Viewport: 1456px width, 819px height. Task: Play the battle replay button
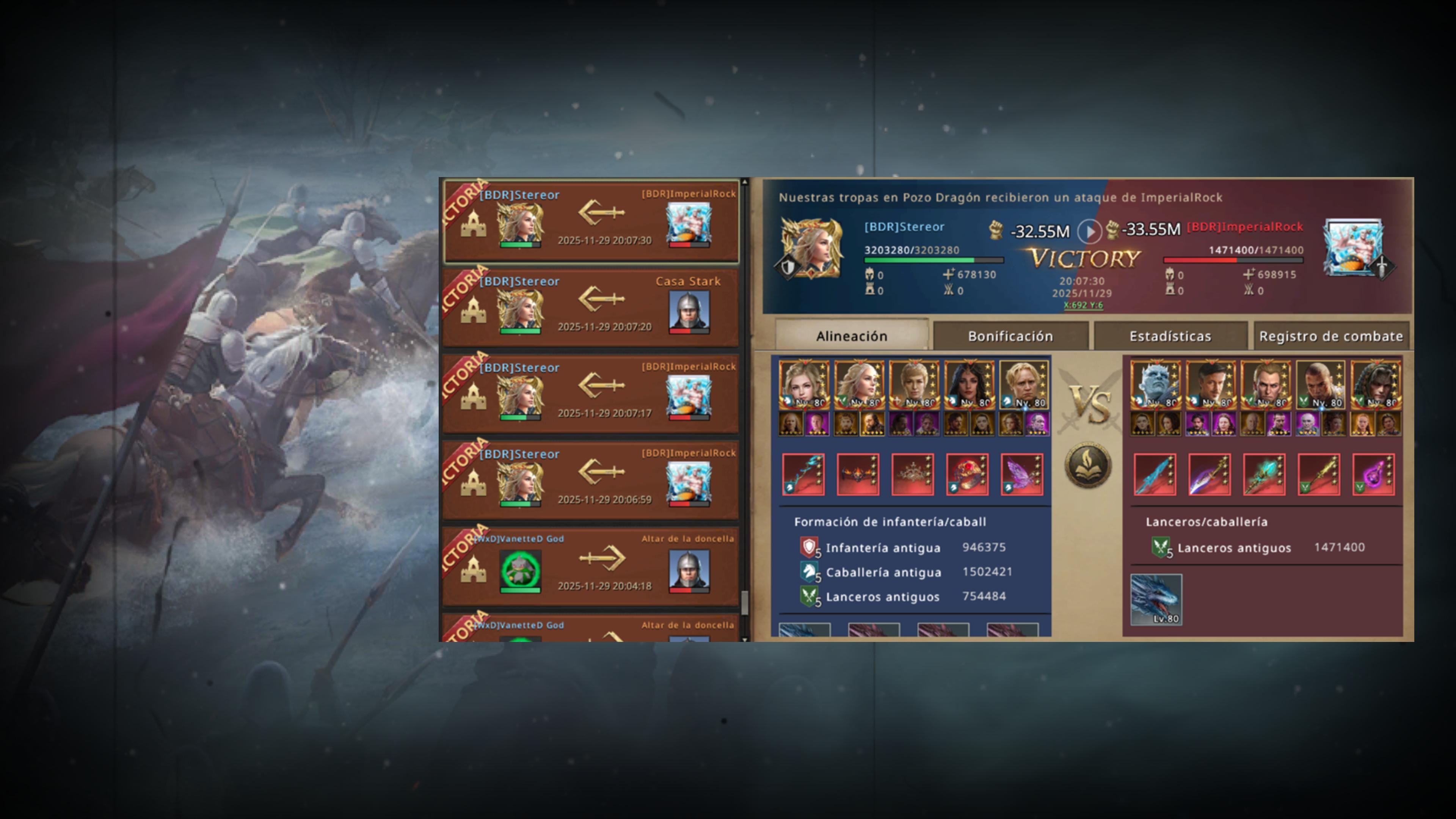pos(1089,231)
